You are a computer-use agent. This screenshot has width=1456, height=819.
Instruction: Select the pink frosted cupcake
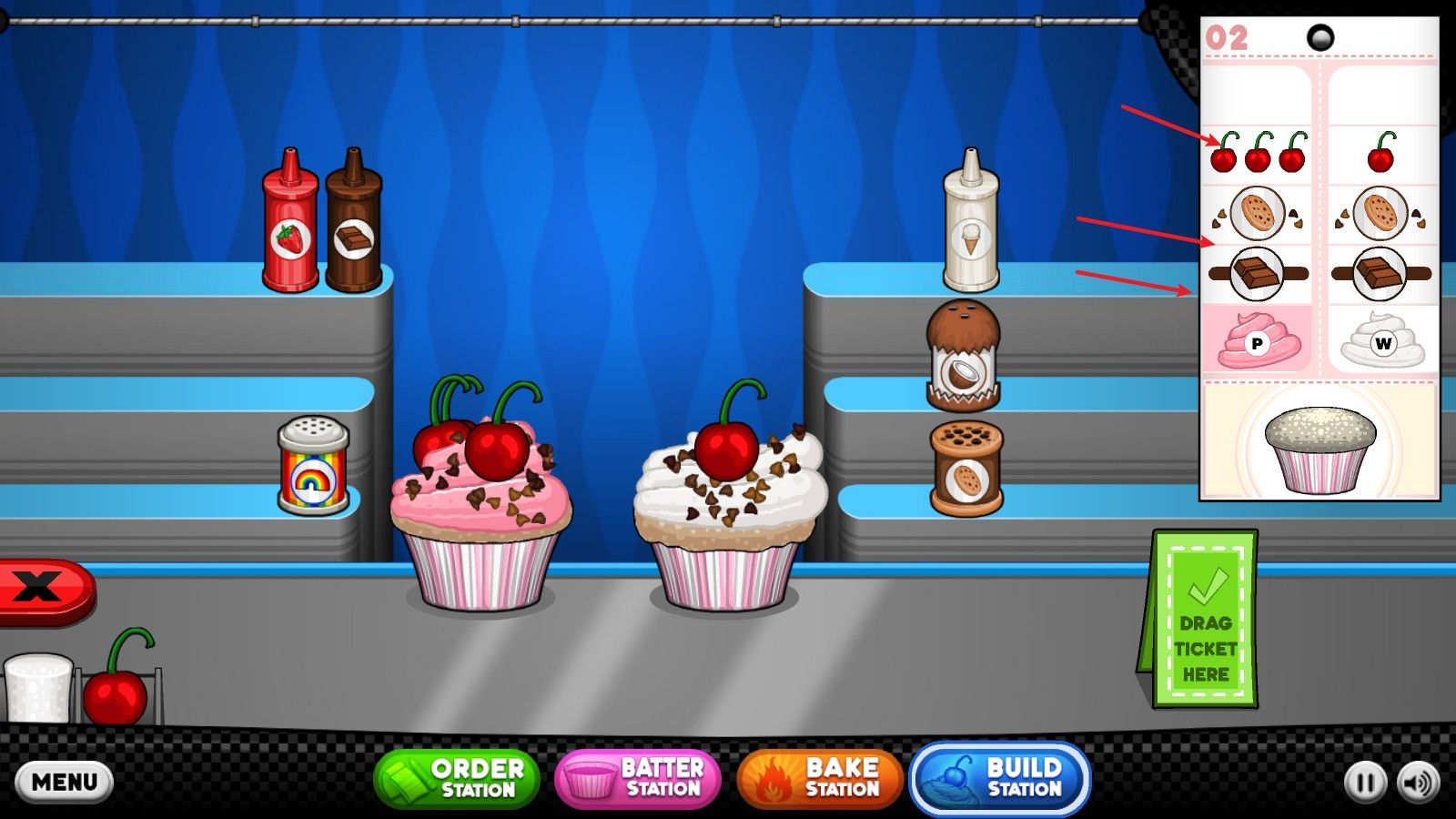click(x=480, y=519)
